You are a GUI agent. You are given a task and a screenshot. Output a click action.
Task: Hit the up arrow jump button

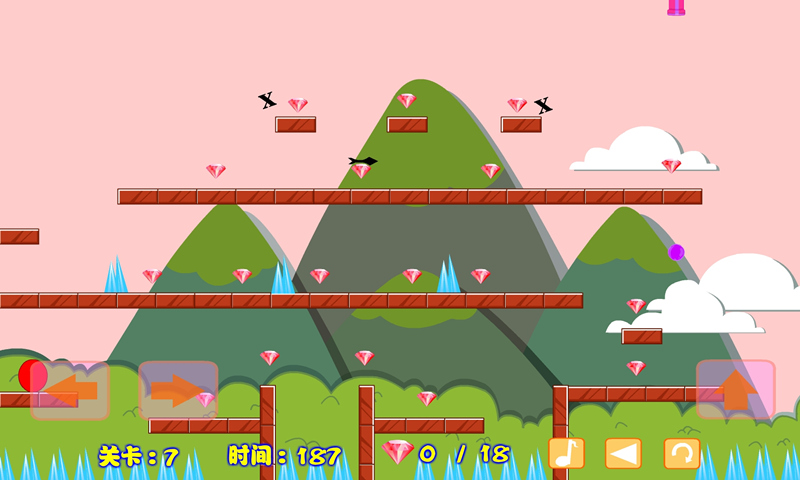pos(736,389)
